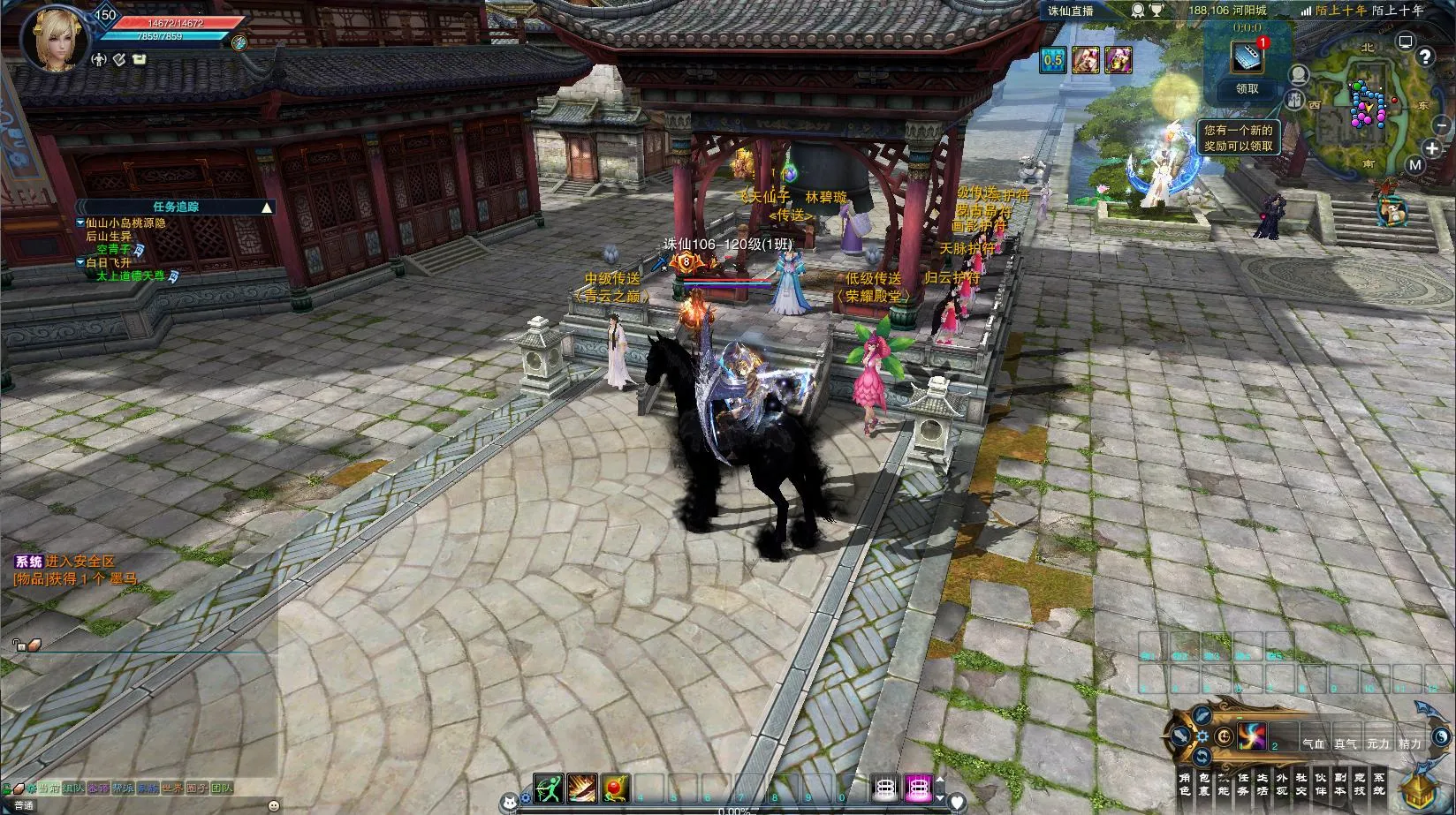Viewport: 1456px width, 815px height.
Task: Open the chat emoji smiley picker
Action: tap(273, 805)
